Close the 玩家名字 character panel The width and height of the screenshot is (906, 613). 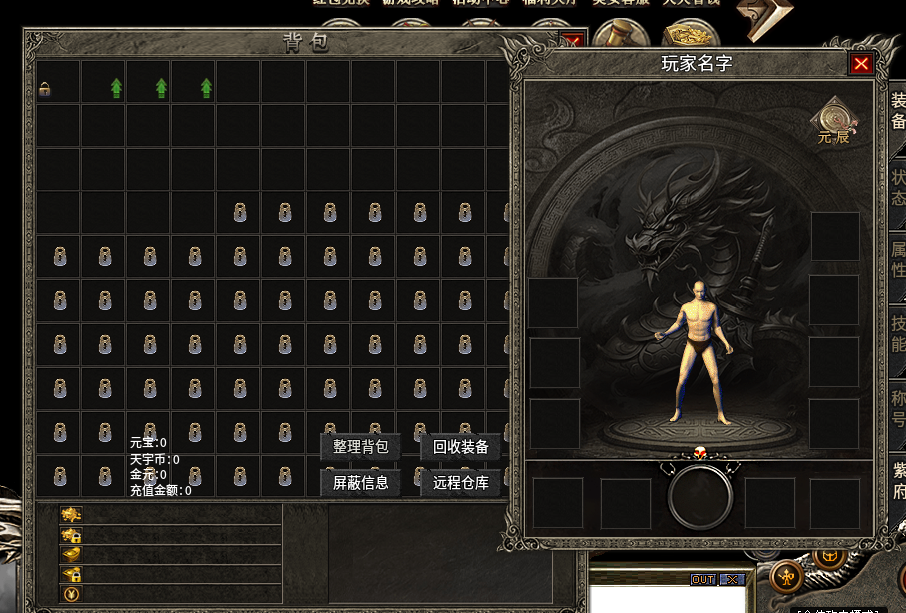[x=861, y=64]
